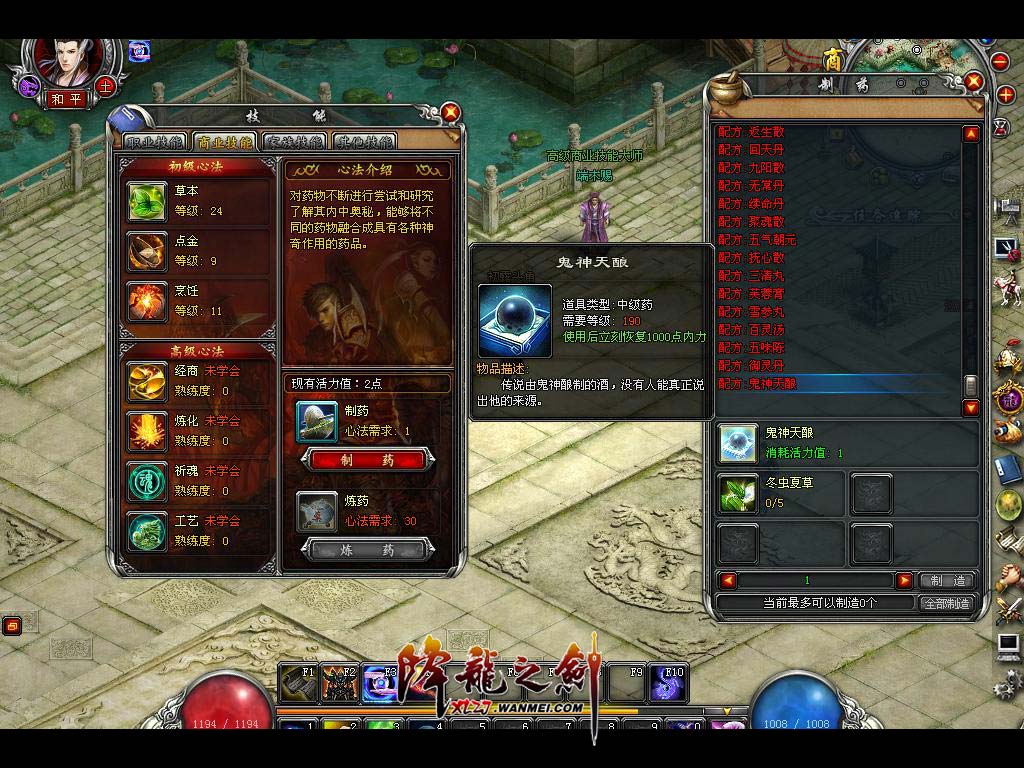Decrease craft quantity with left red arrow
This screenshot has width=1024, height=768.
tap(728, 580)
